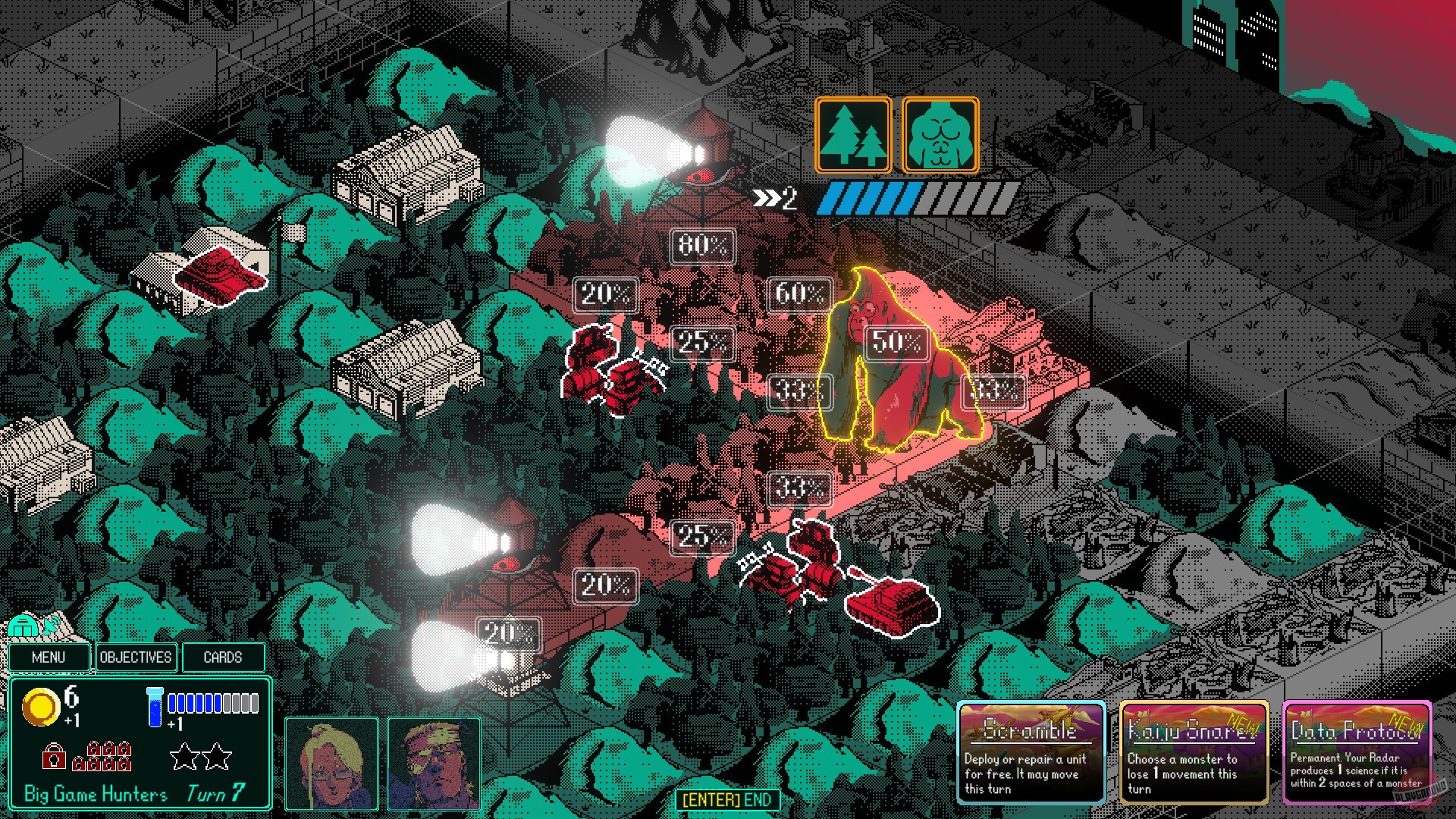Click the double-chevron movement indicator showing 2

[772, 199]
